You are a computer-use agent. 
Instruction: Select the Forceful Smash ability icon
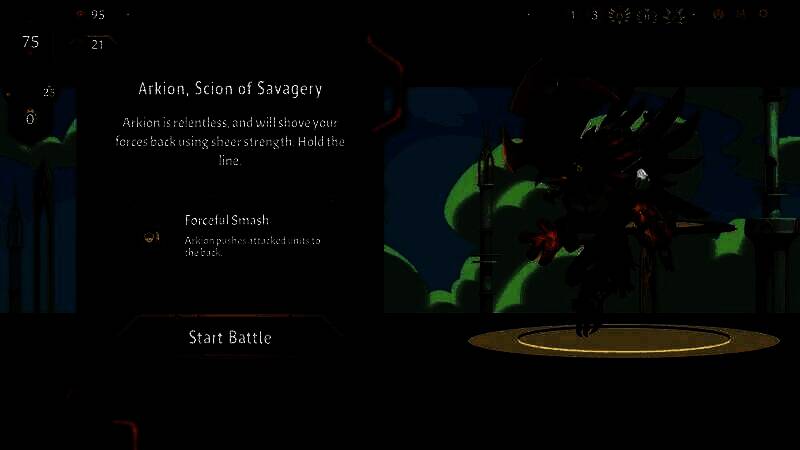point(152,237)
